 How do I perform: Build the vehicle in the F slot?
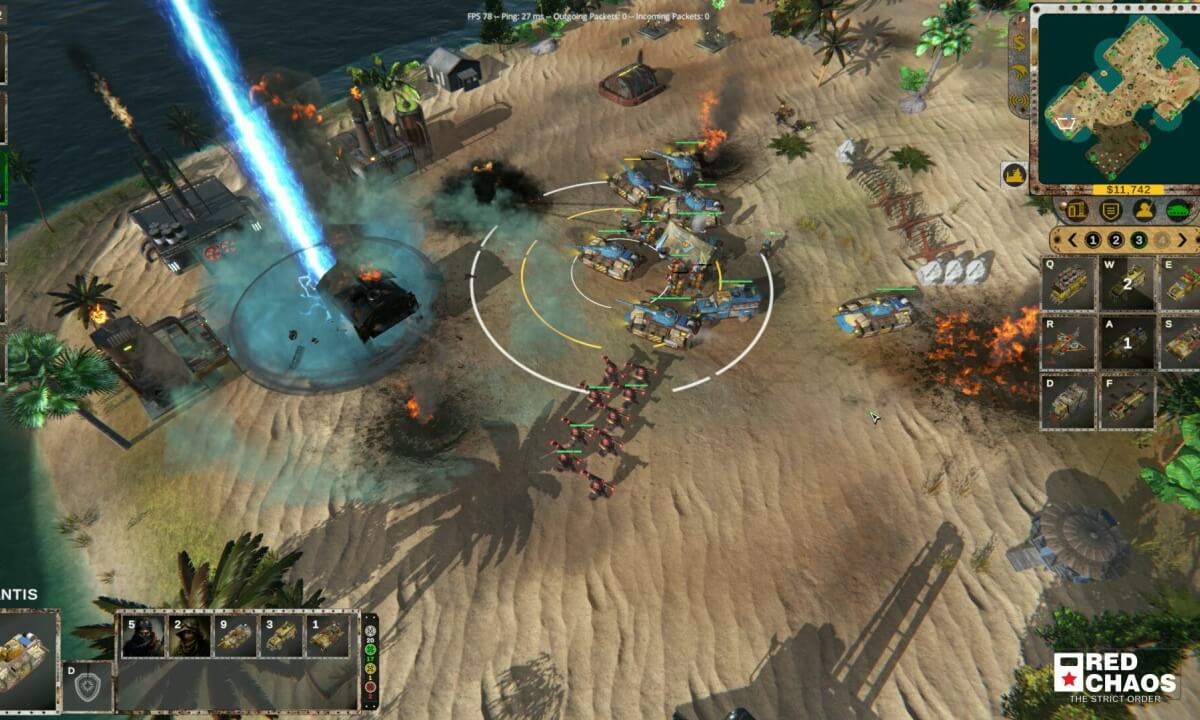point(1127,402)
